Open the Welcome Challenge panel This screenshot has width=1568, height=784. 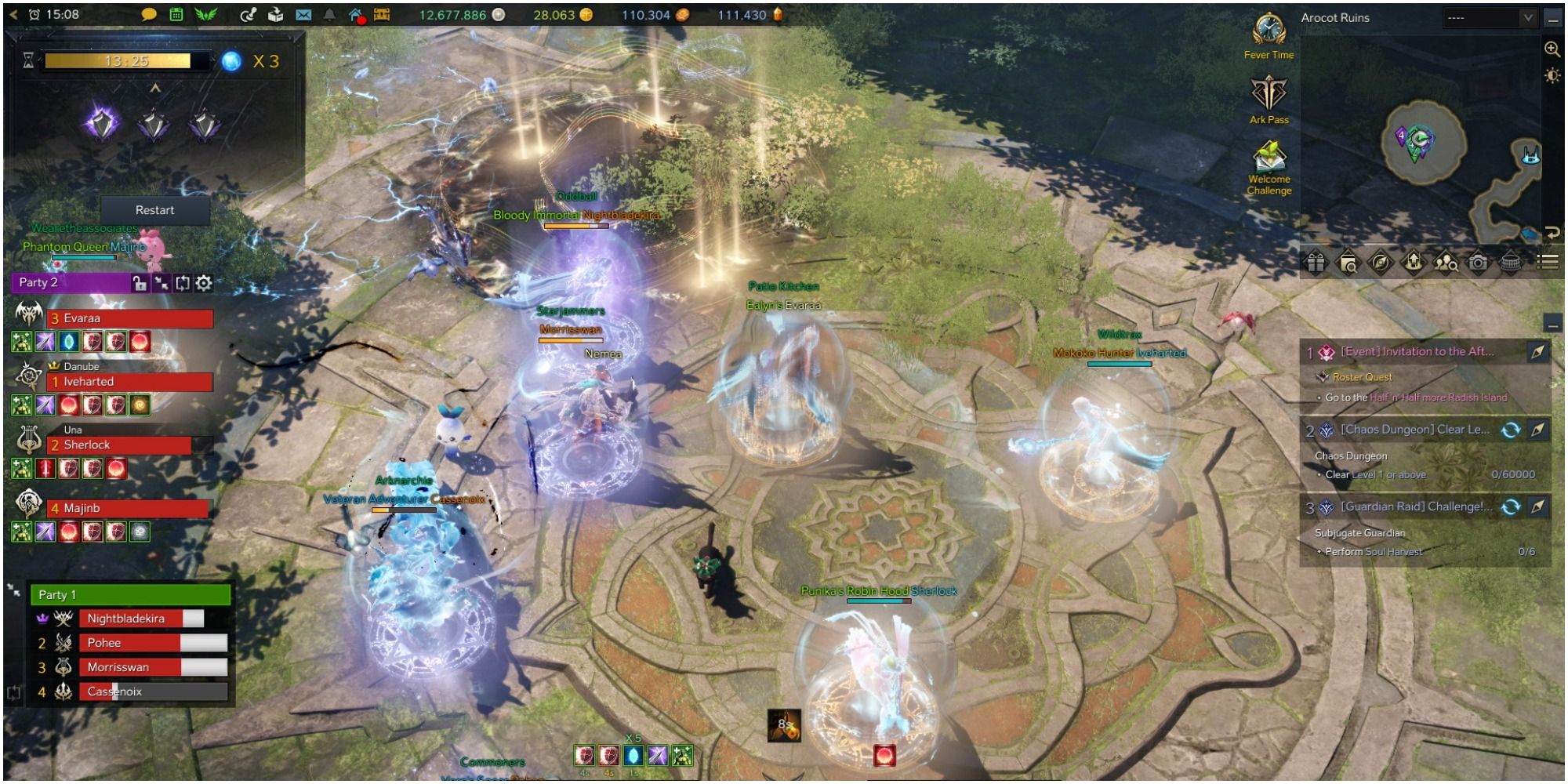1269,161
